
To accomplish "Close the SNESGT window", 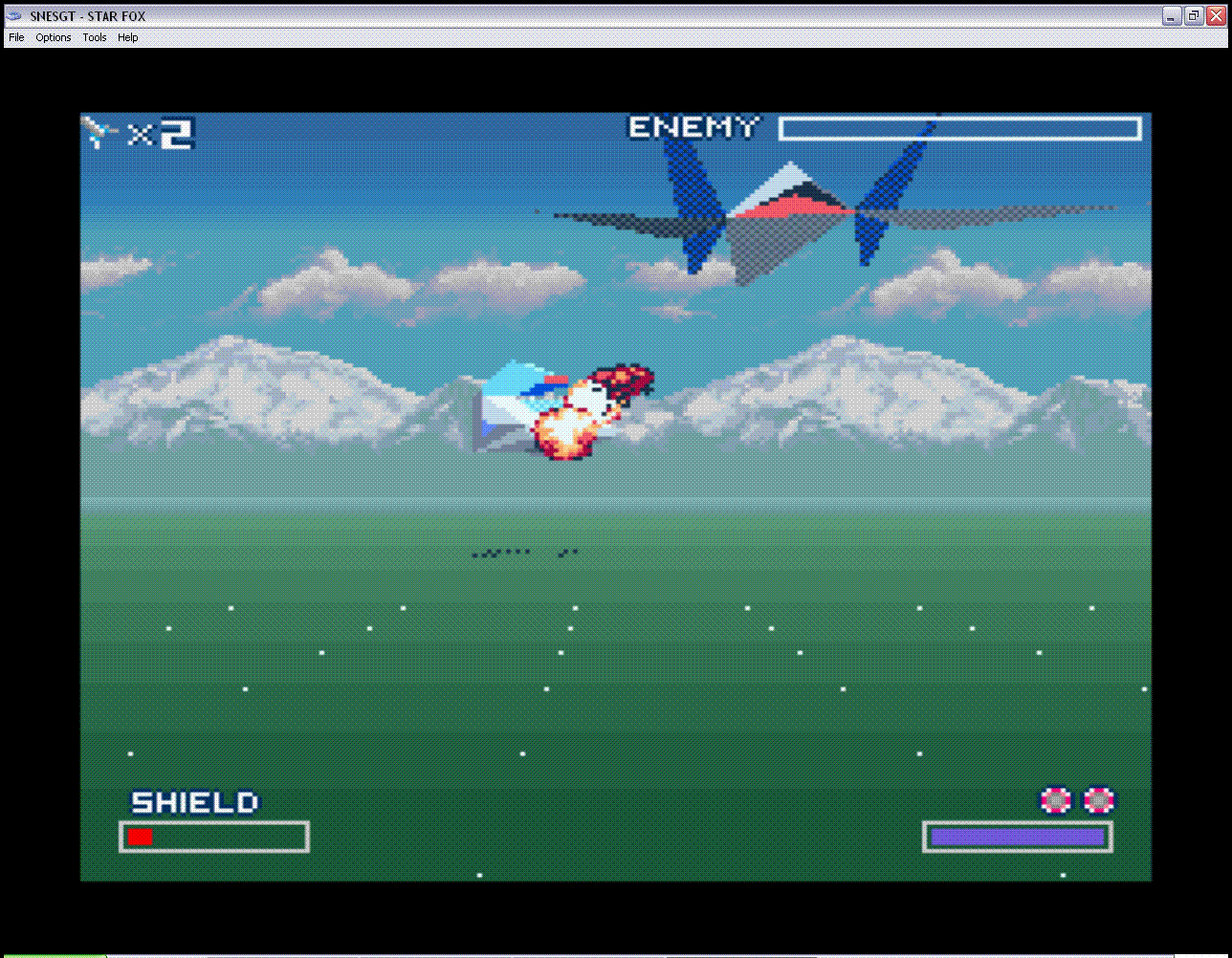I will (x=1217, y=15).
